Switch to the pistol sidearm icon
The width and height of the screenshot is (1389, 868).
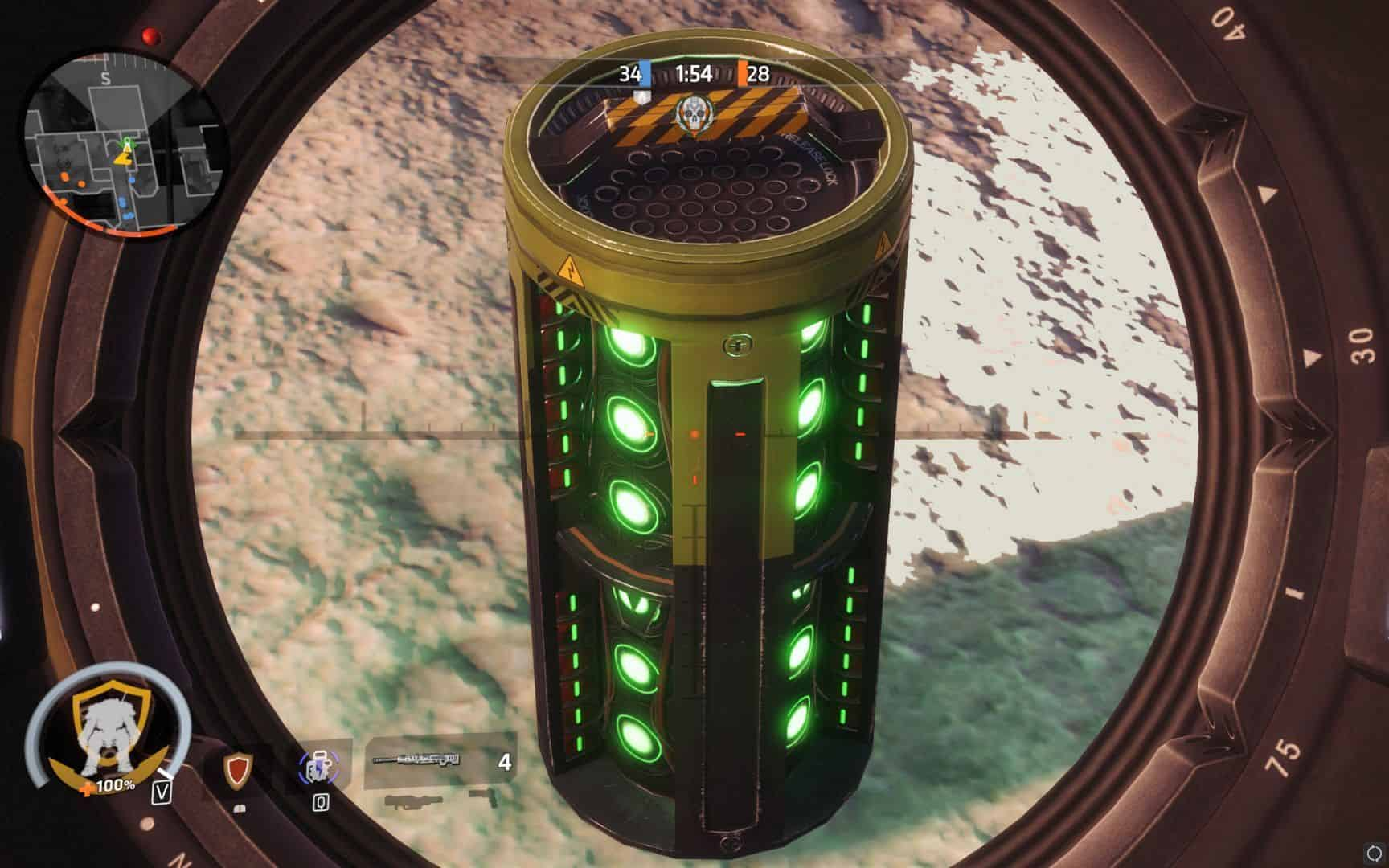coord(484,799)
